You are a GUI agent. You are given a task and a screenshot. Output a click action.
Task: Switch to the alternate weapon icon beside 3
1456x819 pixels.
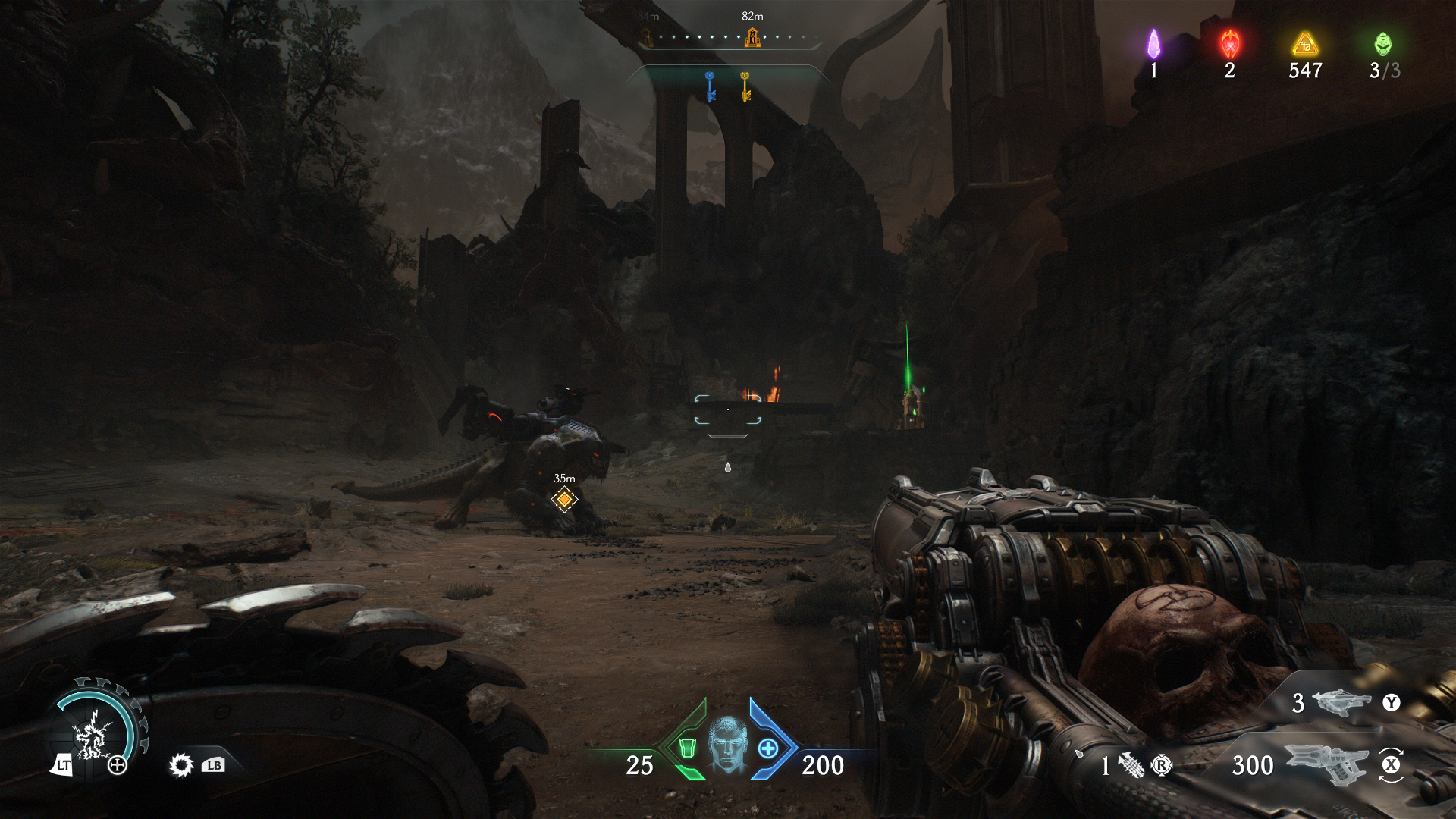1341,702
